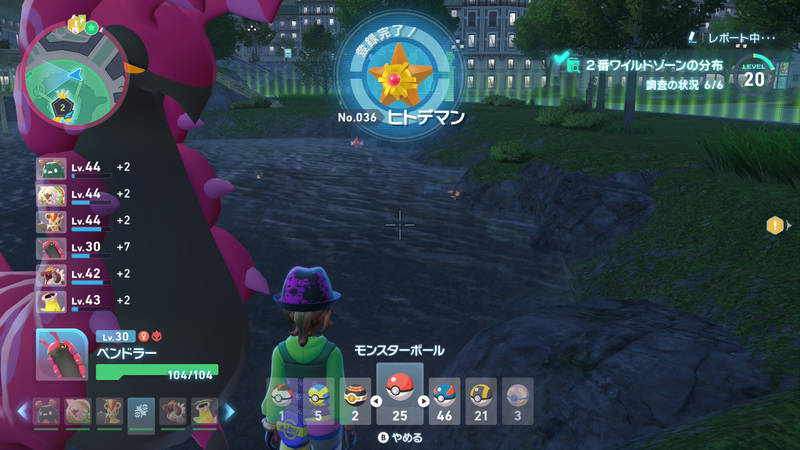
Task: Click the yellow exclamation hexagon alert icon
Action: coord(775,226)
